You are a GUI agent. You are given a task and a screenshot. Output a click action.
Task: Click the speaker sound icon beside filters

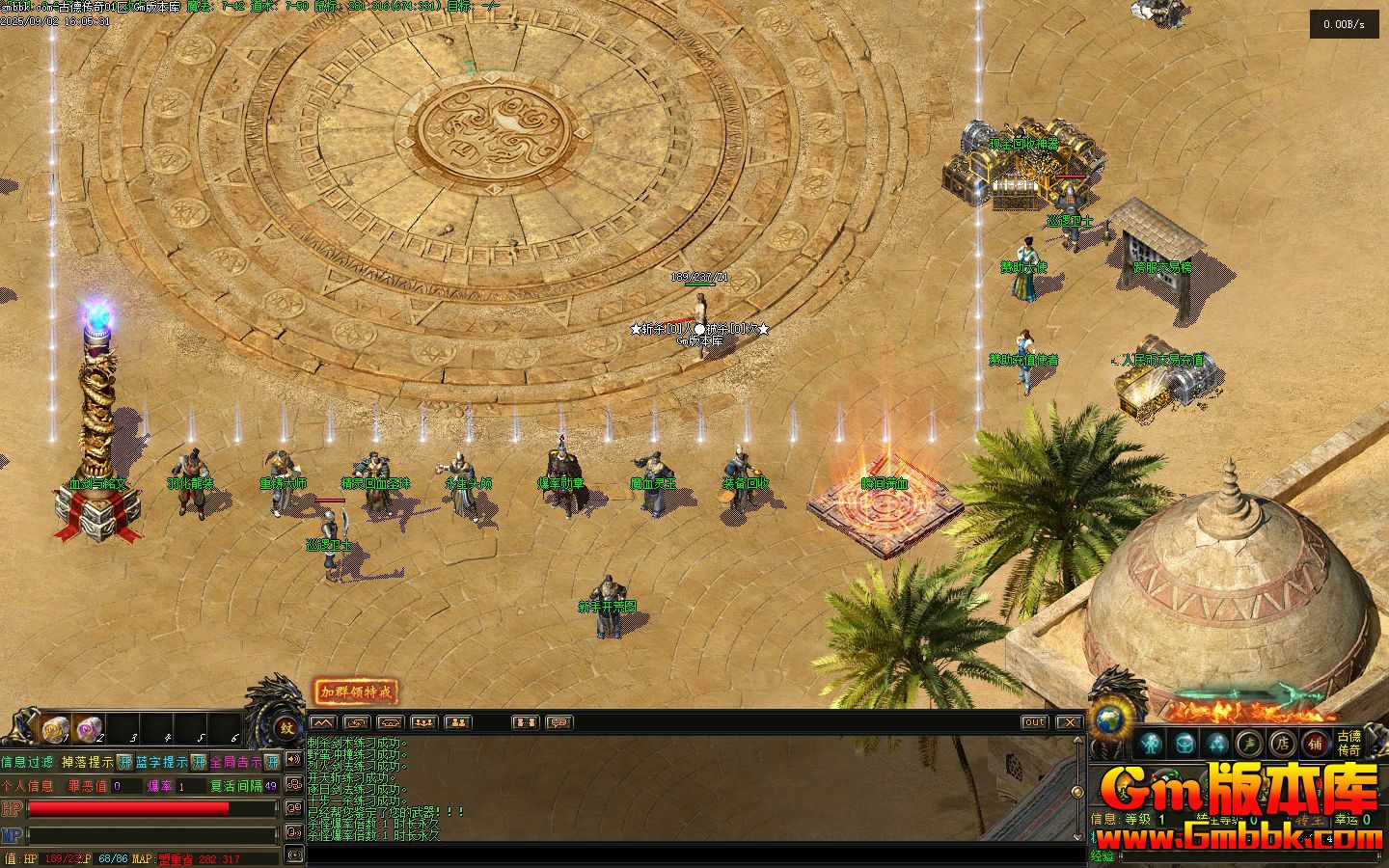point(294,760)
